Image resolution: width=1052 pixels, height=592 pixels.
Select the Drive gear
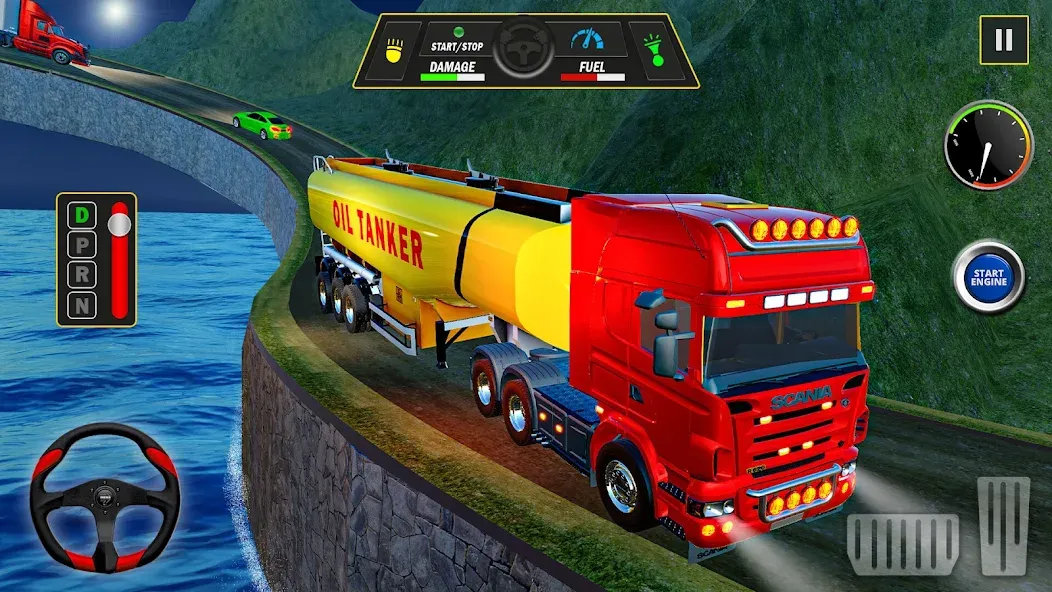(x=80, y=215)
